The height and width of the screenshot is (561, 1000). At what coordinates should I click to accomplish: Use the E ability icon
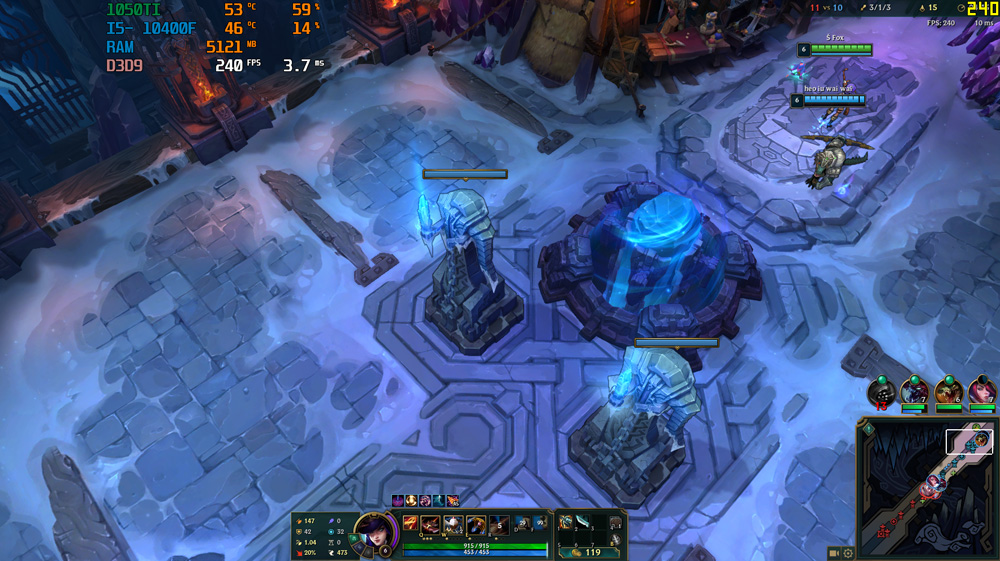click(476, 525)
